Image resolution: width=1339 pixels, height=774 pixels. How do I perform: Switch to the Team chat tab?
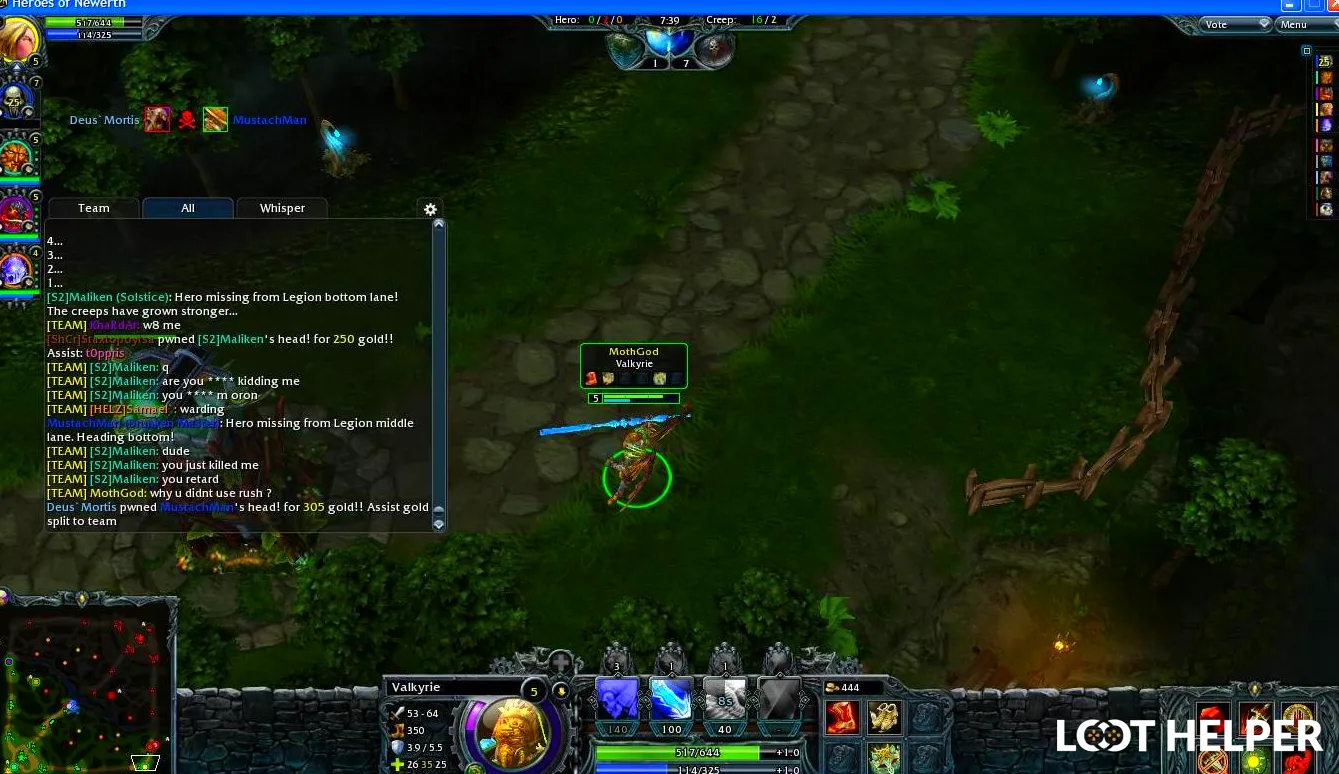93,208
